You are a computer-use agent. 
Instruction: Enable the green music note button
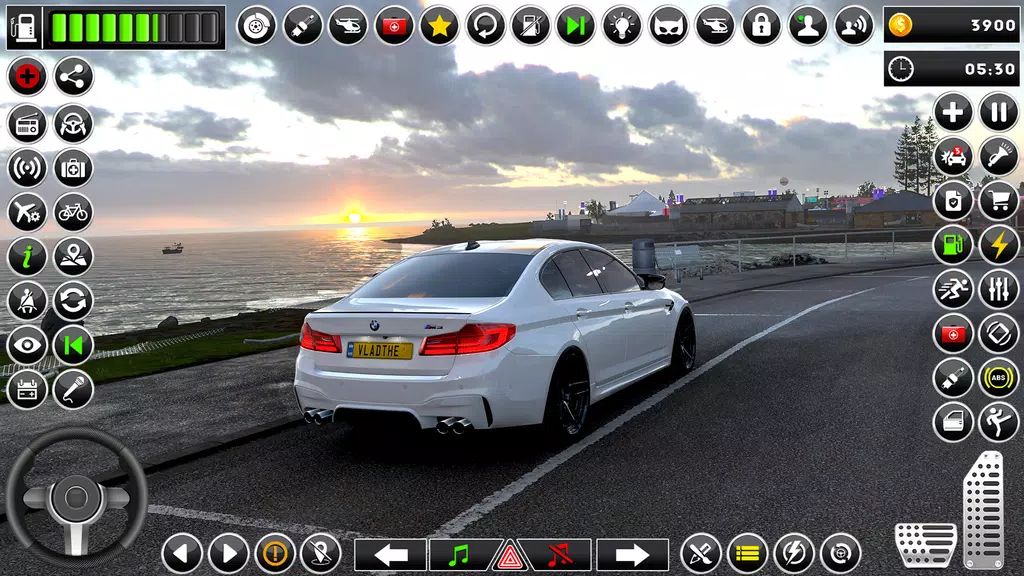click(460, 553)
